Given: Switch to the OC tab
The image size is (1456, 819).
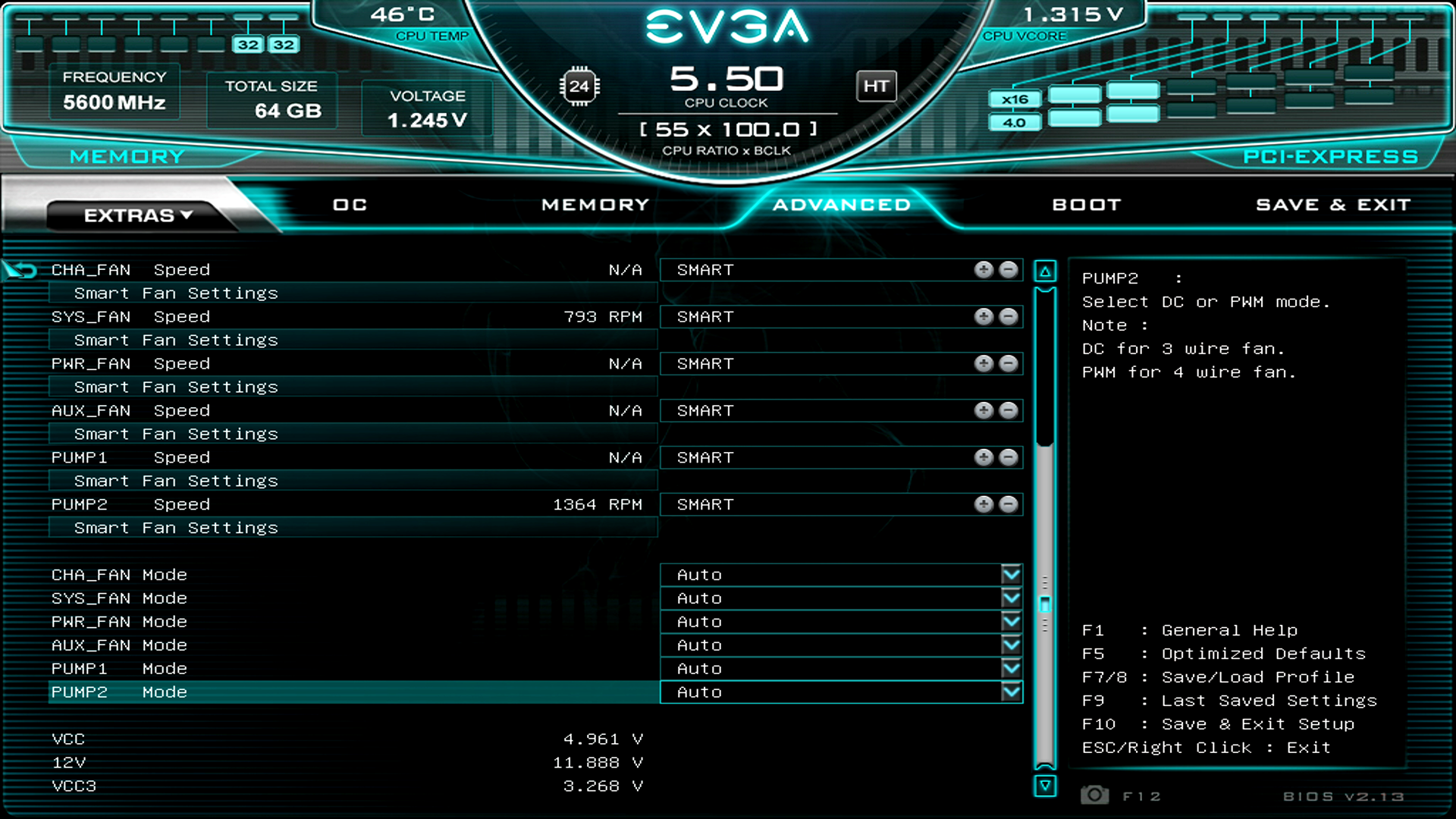Looking at the screenshot, I should point(349,204).
